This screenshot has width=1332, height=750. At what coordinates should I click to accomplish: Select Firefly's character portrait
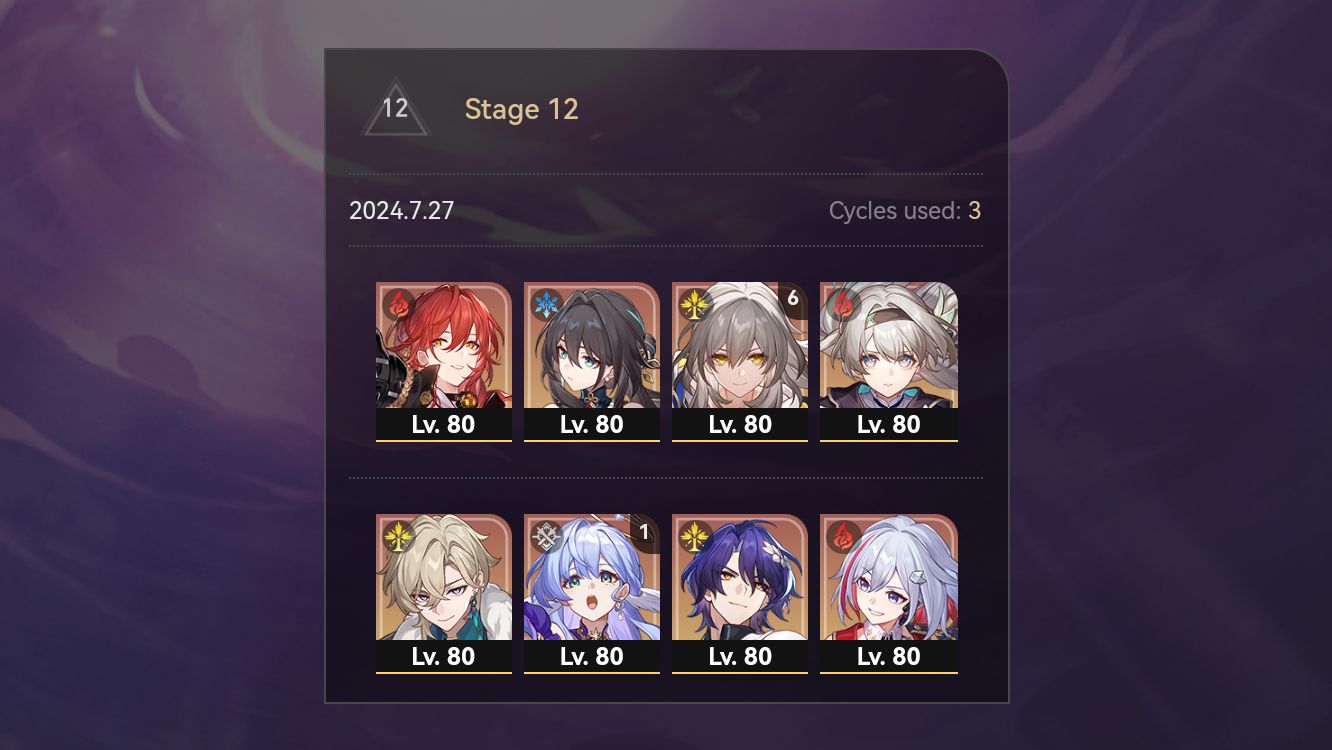click(888, 350)
